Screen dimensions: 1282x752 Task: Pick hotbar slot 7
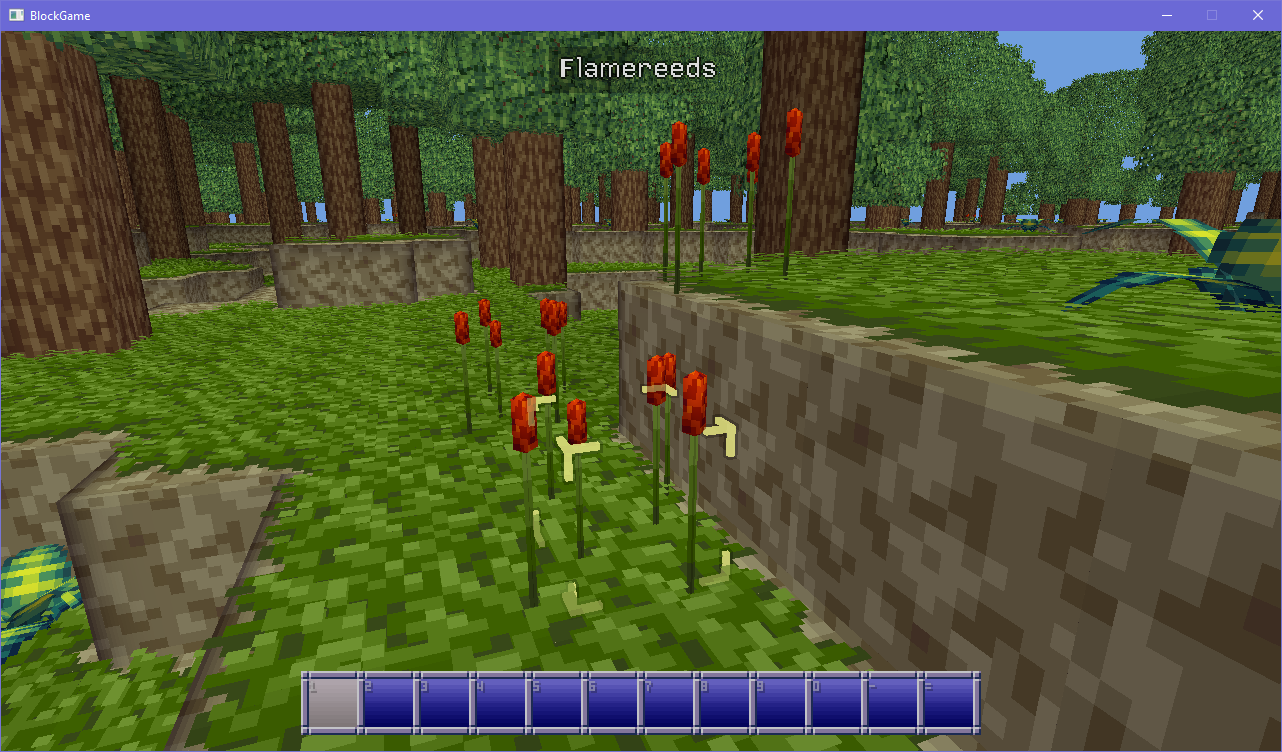[x=668, y=703]
